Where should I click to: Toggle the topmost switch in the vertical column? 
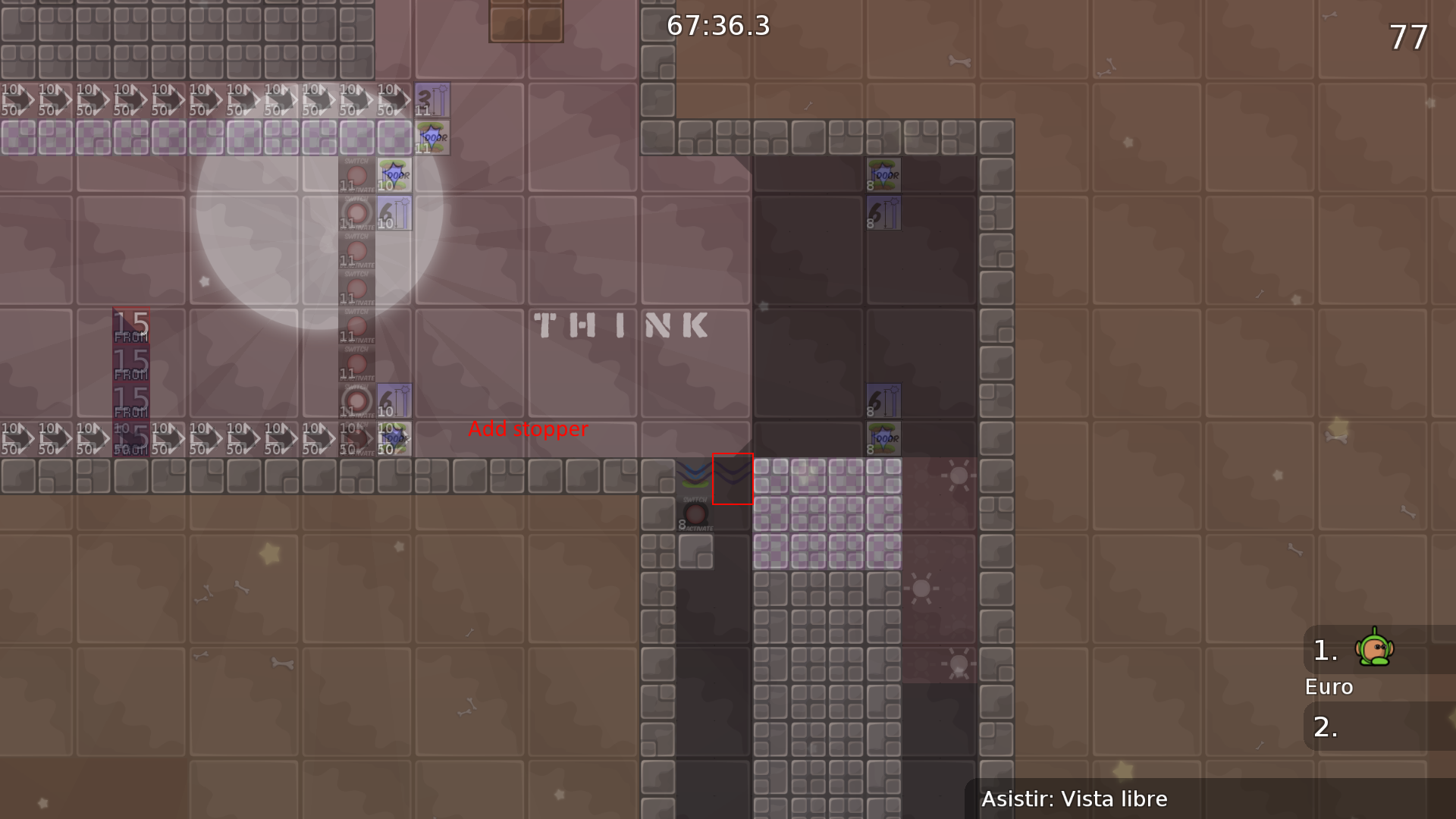point(356,176)
